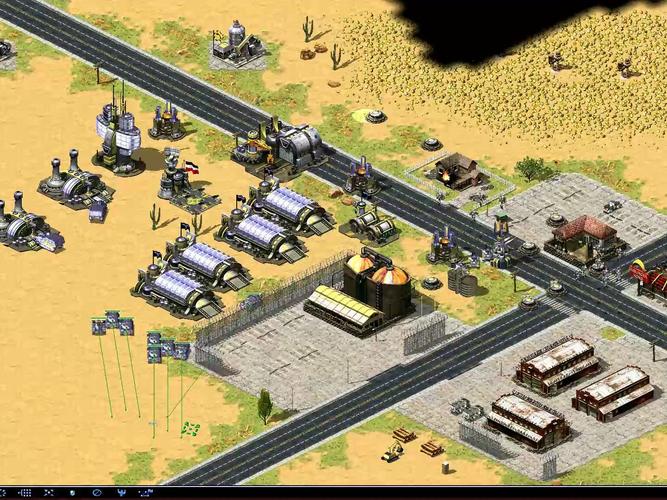Click the shield guard command icon

pyautogui.click(x=72, y=493)
